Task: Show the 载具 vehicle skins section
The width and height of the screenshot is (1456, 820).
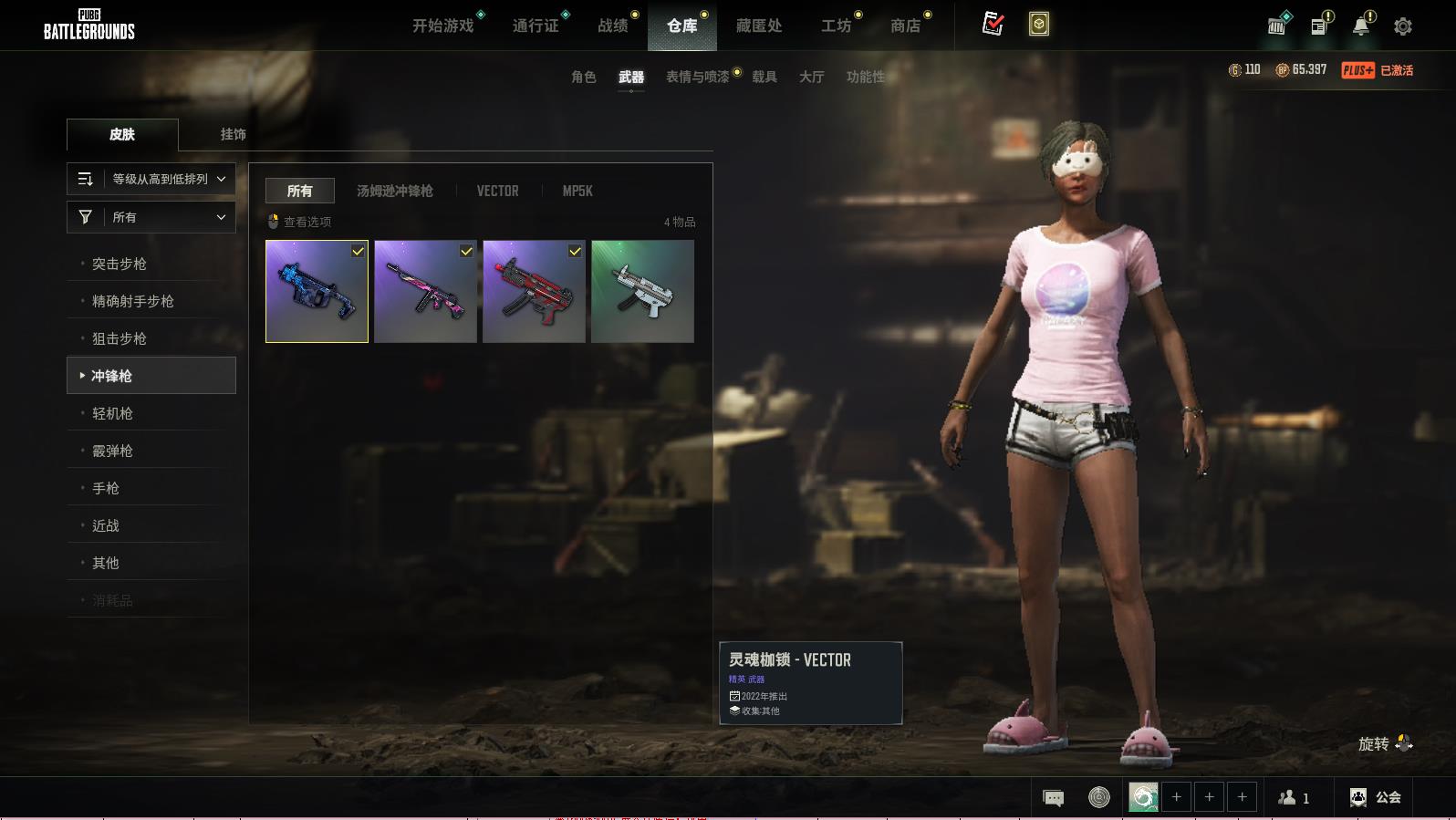Action: coord(764,77)
